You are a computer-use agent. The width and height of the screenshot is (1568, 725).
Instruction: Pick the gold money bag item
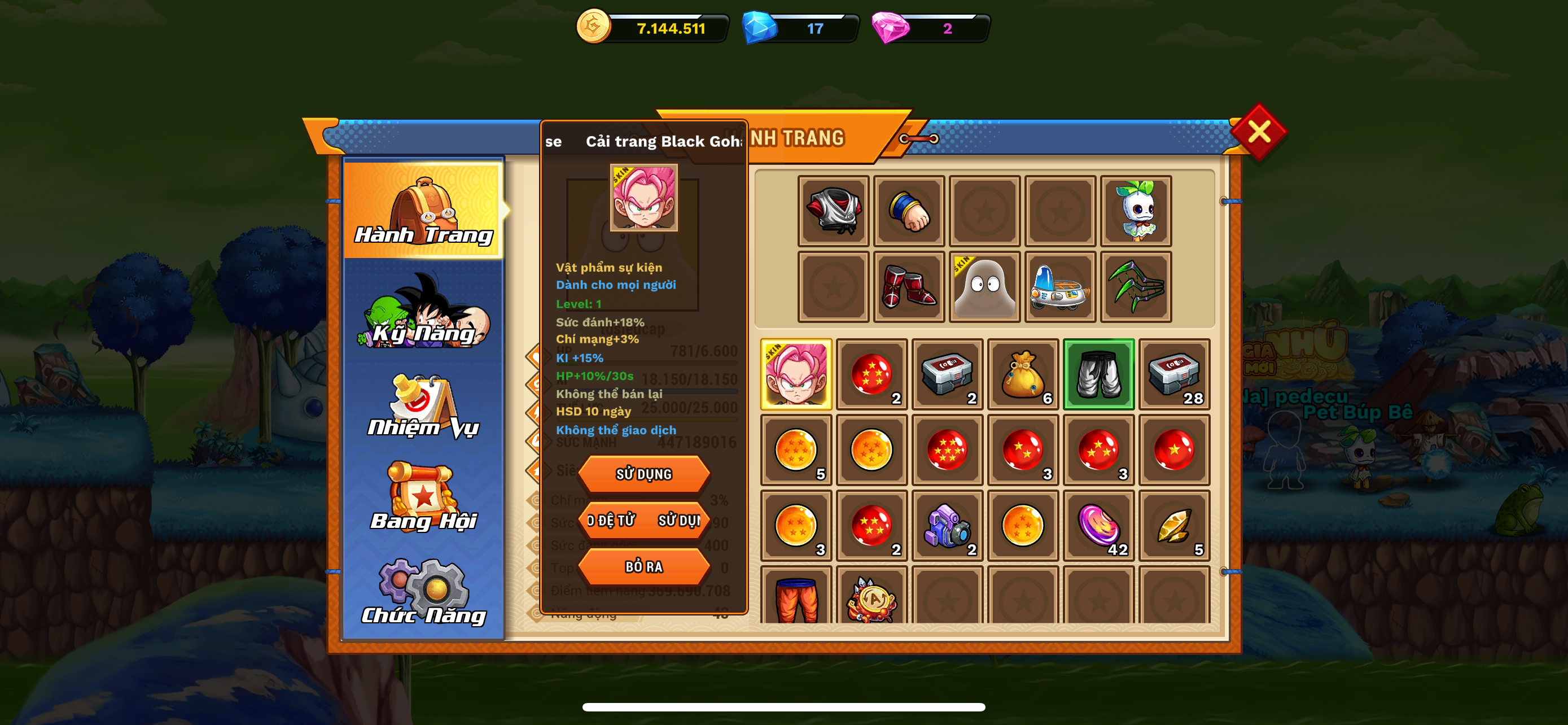1023,374
